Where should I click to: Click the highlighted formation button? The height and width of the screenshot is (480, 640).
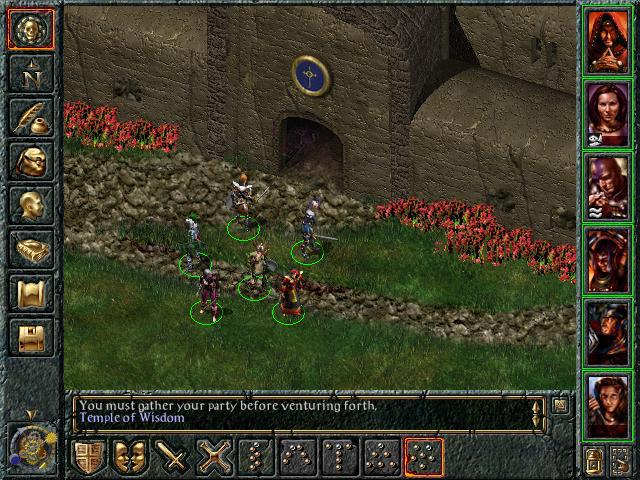(424, 458)
